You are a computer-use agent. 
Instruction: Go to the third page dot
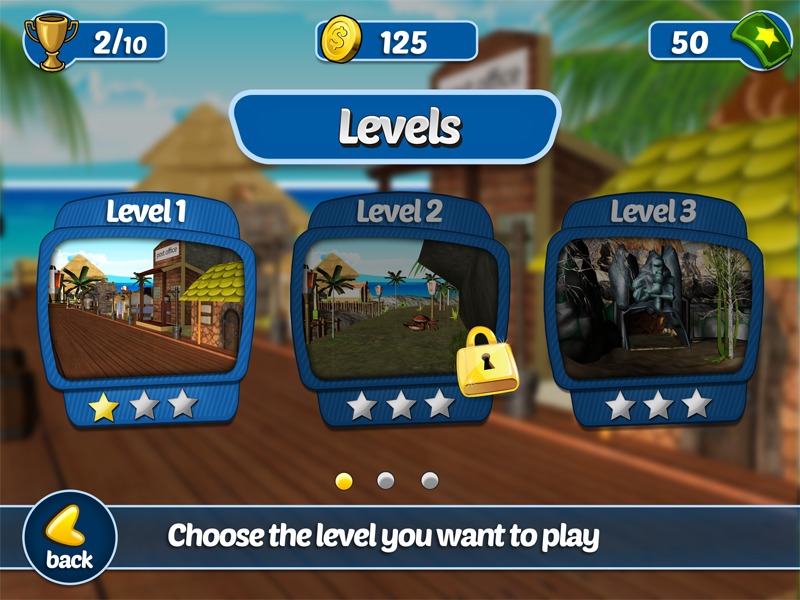430,481
